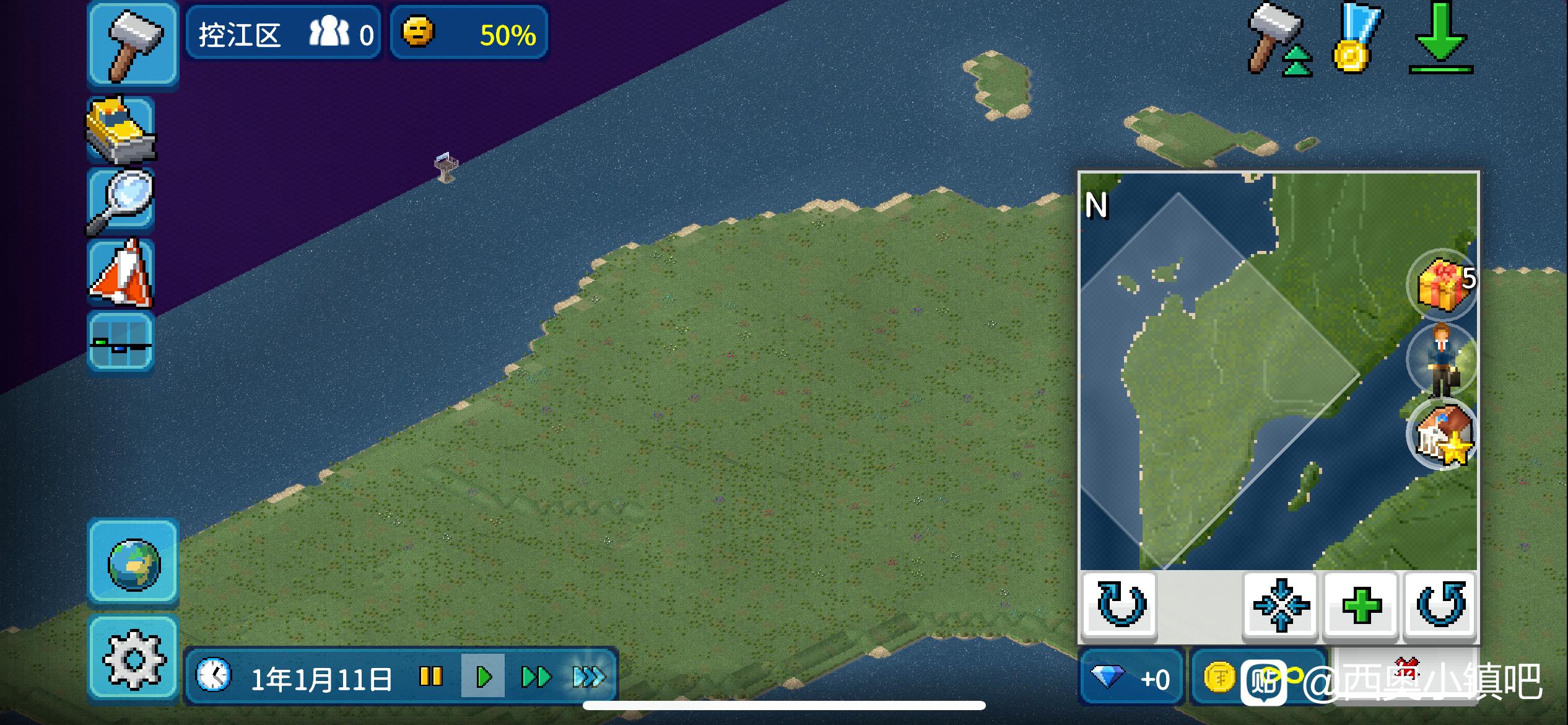The height and width of the screenshot is (725, 1568).
Task: Open the 控江区 city population panel
Action: point(284,33)
